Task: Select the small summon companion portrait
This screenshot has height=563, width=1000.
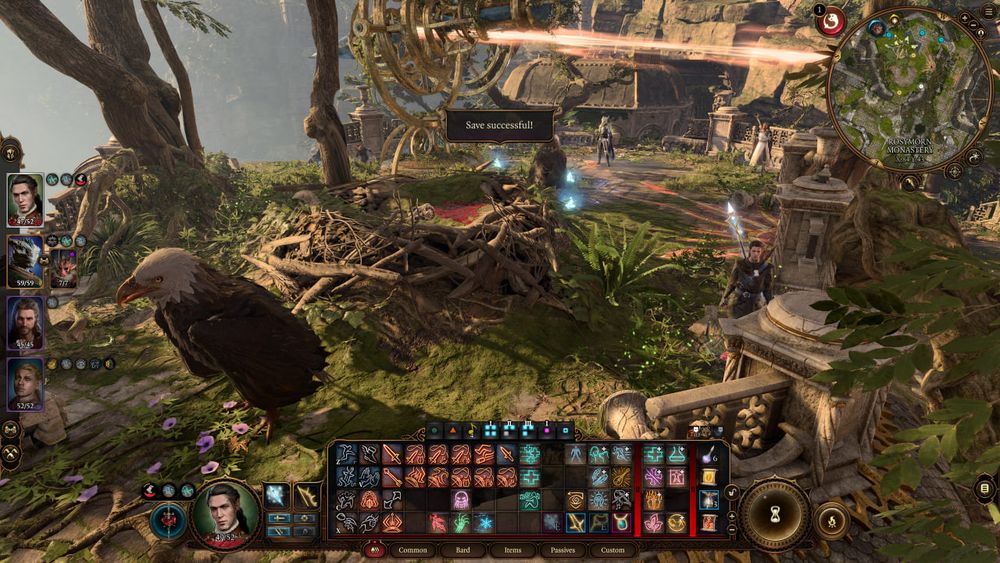Action: [64, 266]
